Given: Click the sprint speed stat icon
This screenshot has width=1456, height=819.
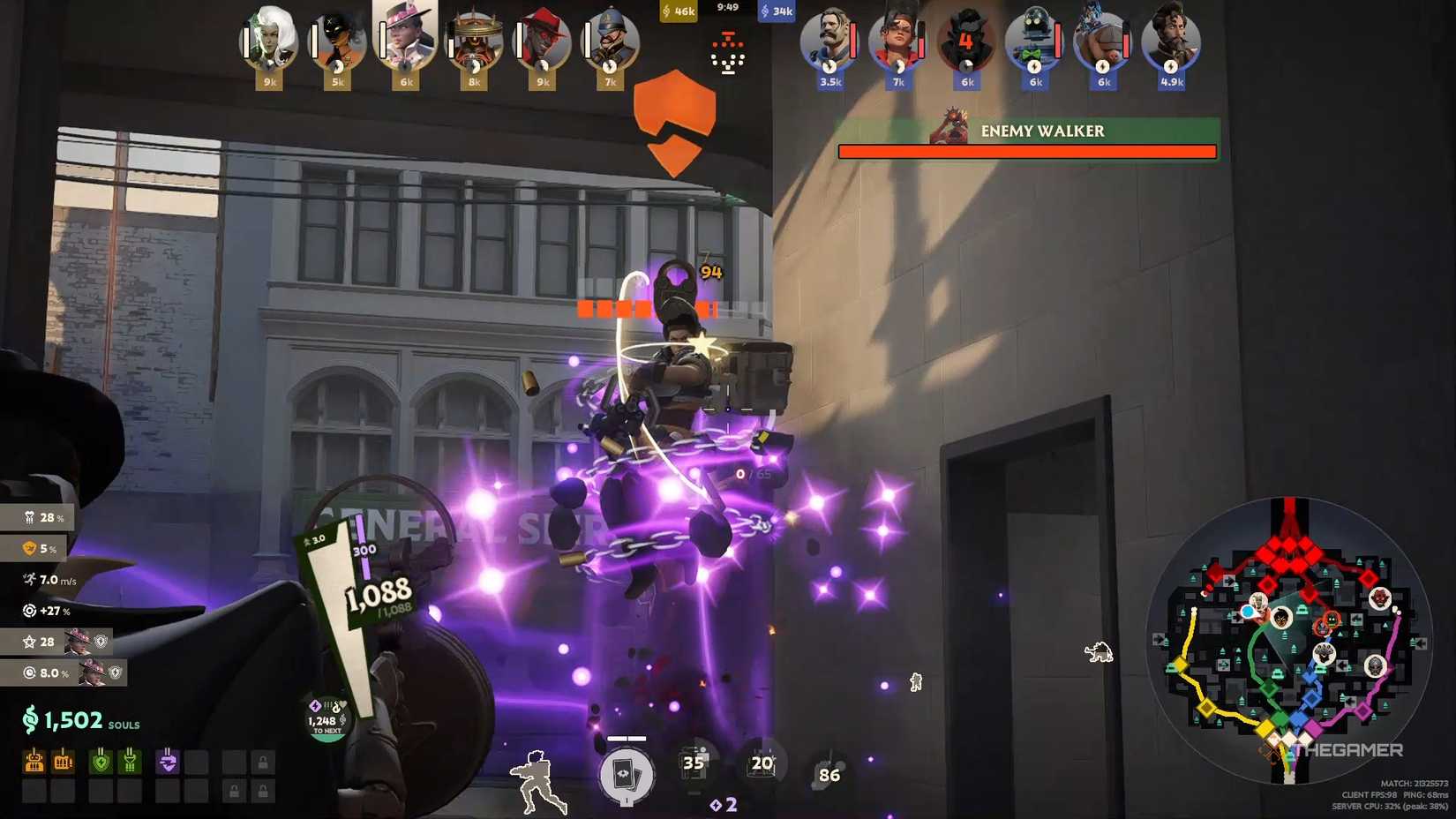Looking at the screenshot, I should (x=29, y=579).
